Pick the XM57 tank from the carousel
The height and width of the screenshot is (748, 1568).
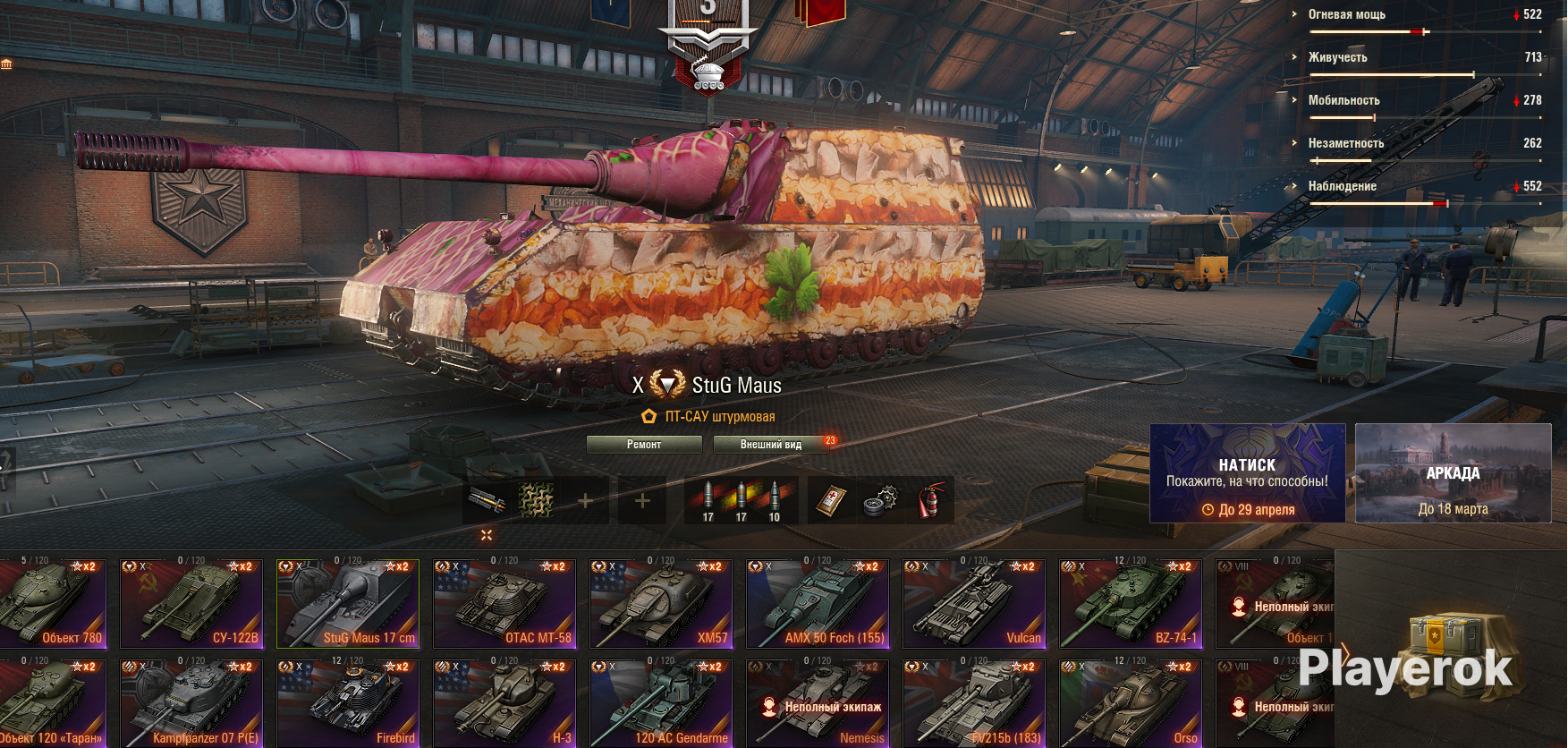point(661,603)
